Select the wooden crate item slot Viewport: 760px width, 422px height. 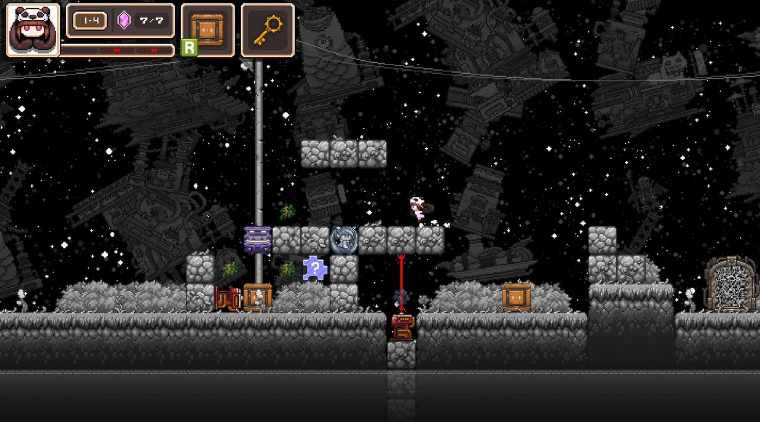click(x=208, y=29)
